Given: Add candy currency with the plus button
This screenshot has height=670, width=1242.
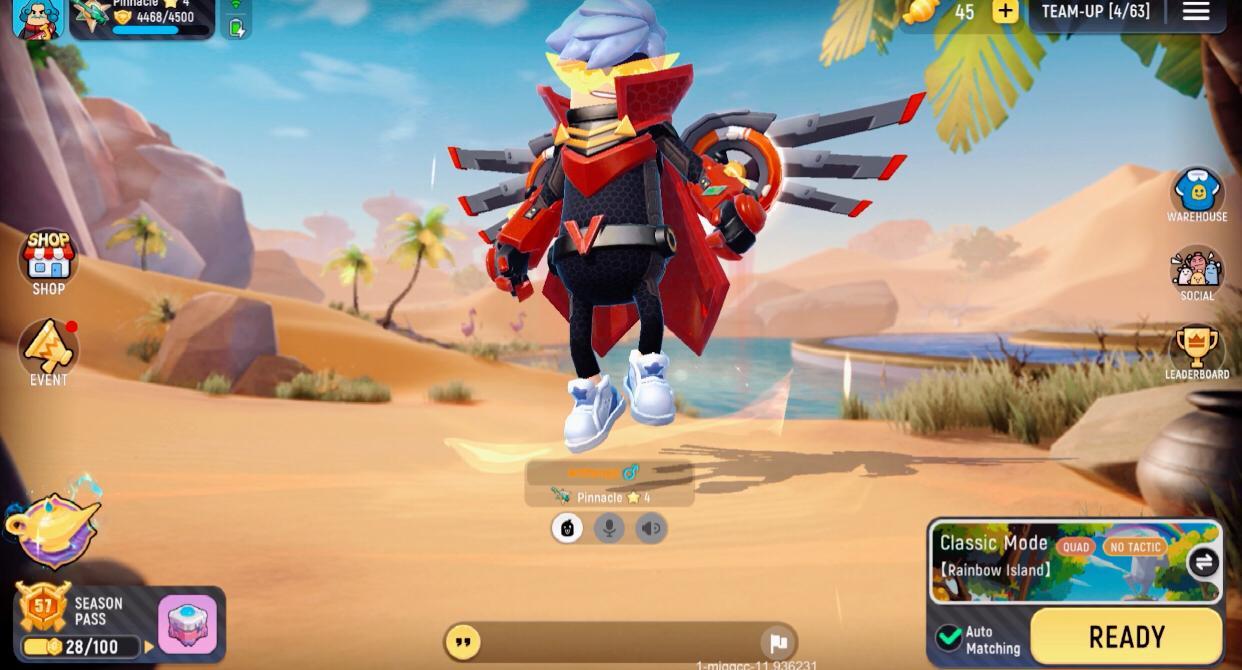Looking at the screenshot, I should point(1005,12).
